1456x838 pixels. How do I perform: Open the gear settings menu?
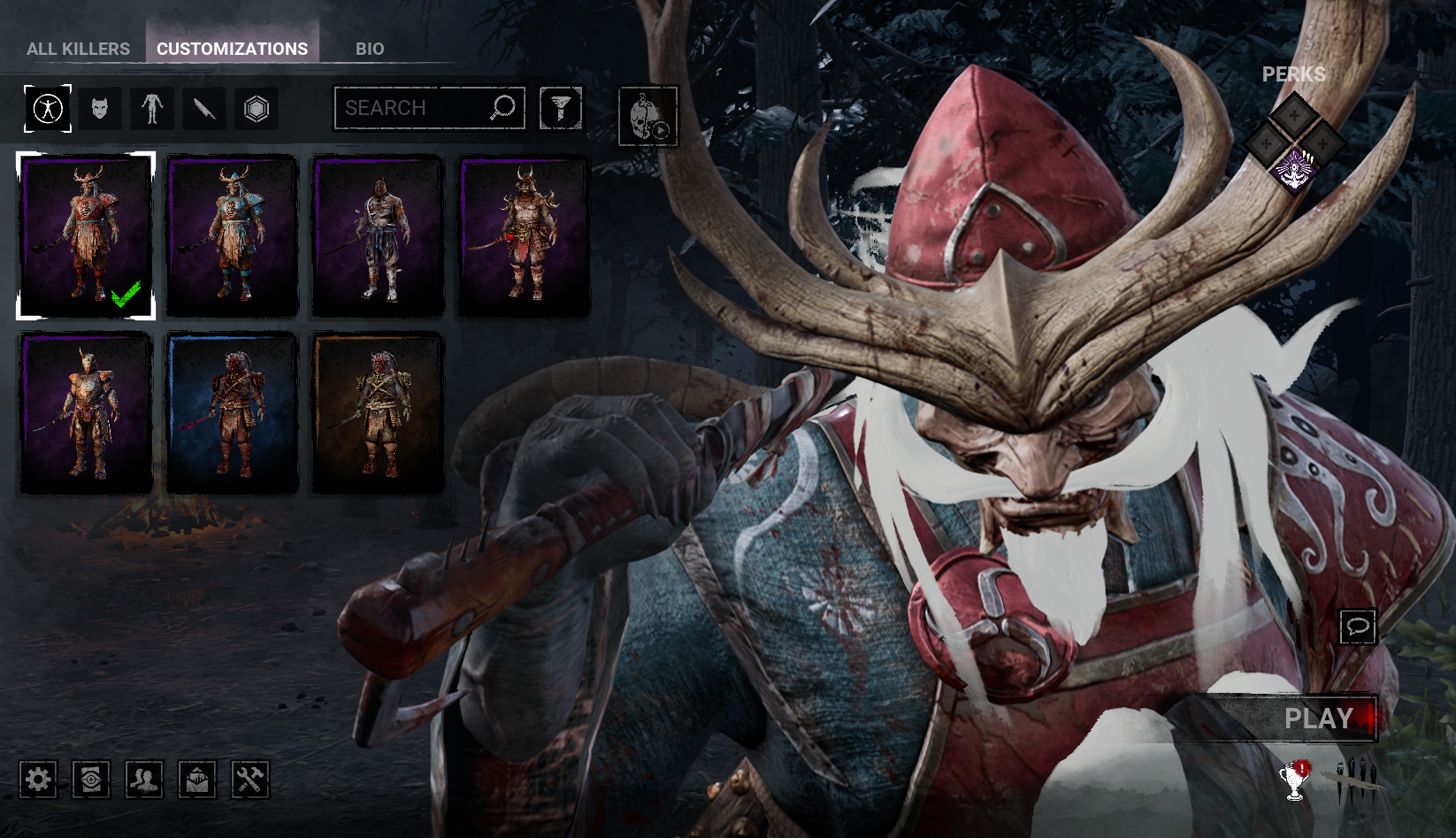coord(38,780)
